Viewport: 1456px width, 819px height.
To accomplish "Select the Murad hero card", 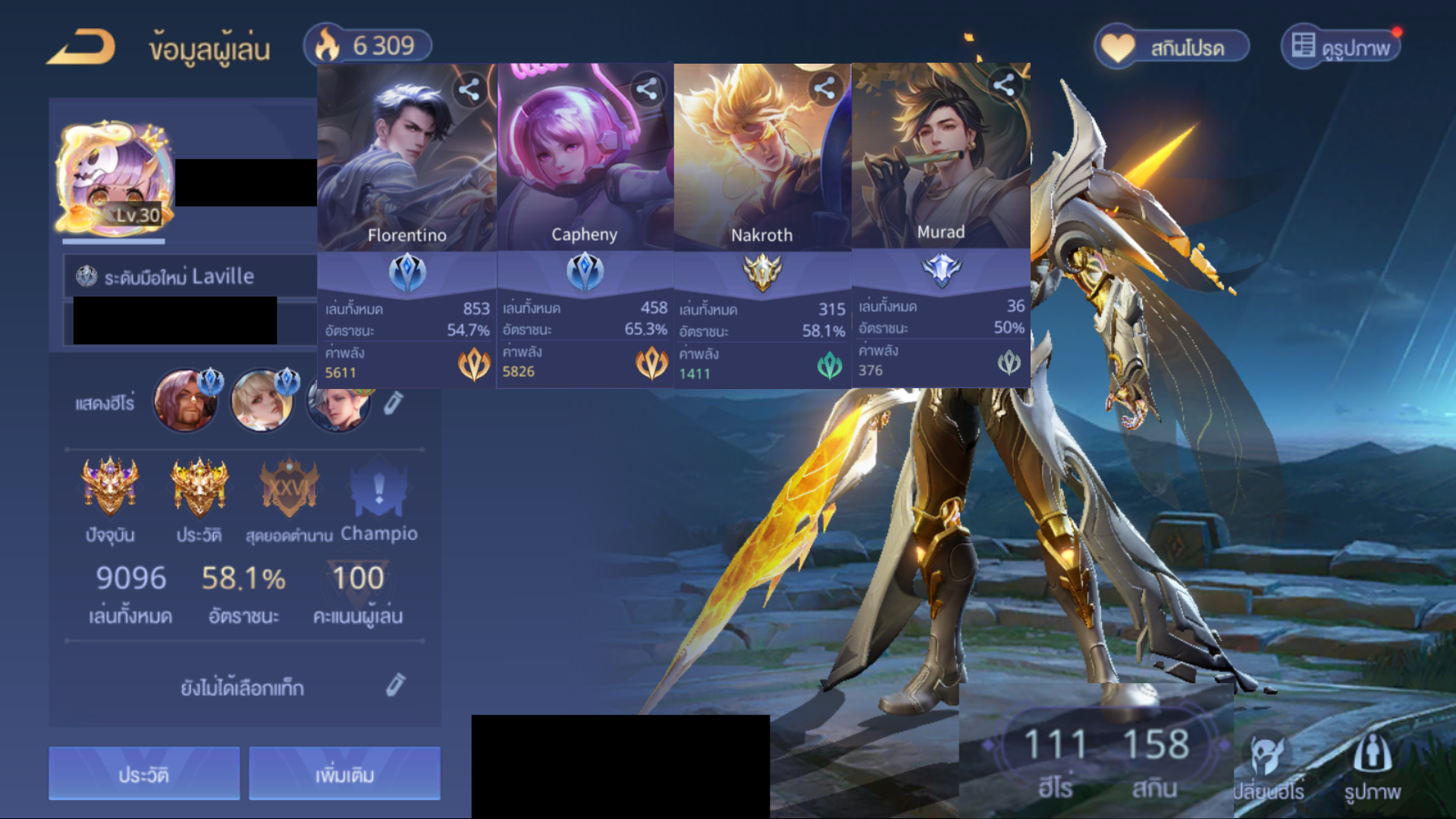I will [940, 171].
